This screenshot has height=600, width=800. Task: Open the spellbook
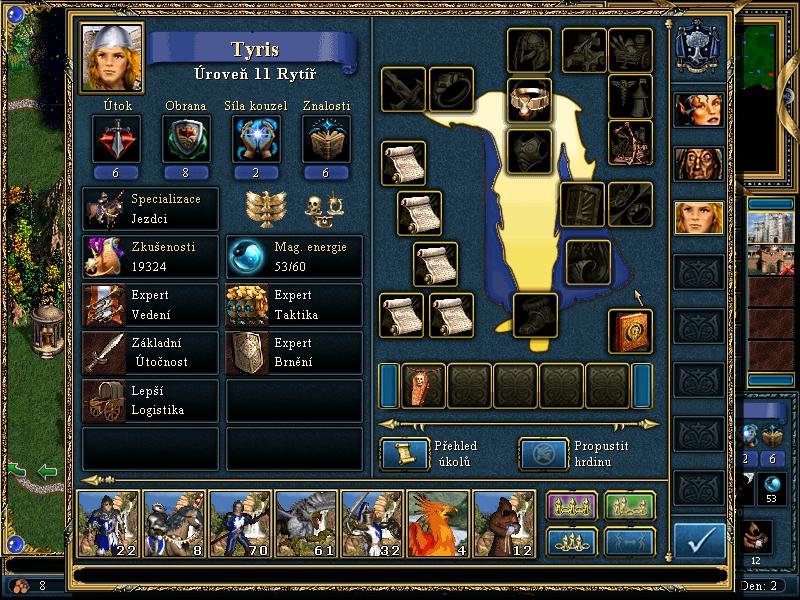630,331
